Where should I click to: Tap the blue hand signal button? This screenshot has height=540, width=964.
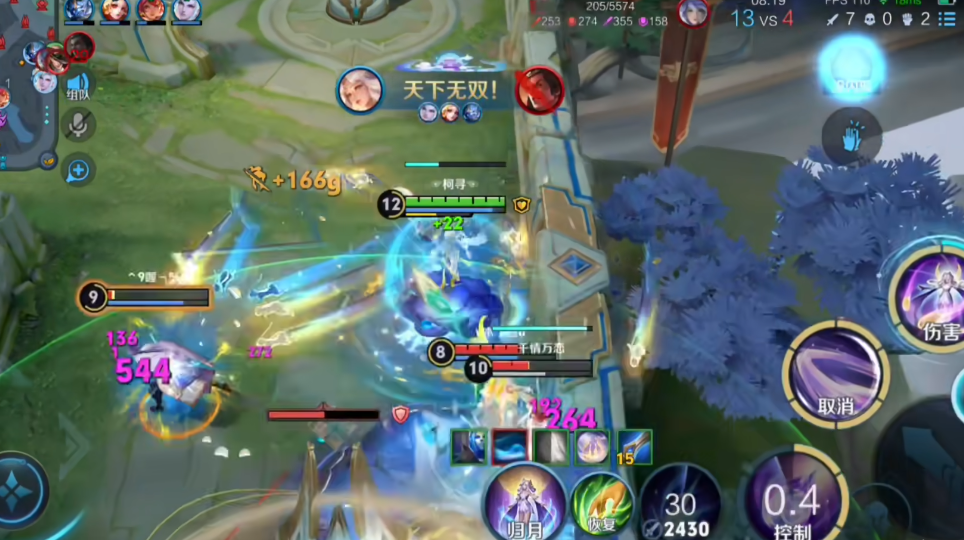coord(852,138)
